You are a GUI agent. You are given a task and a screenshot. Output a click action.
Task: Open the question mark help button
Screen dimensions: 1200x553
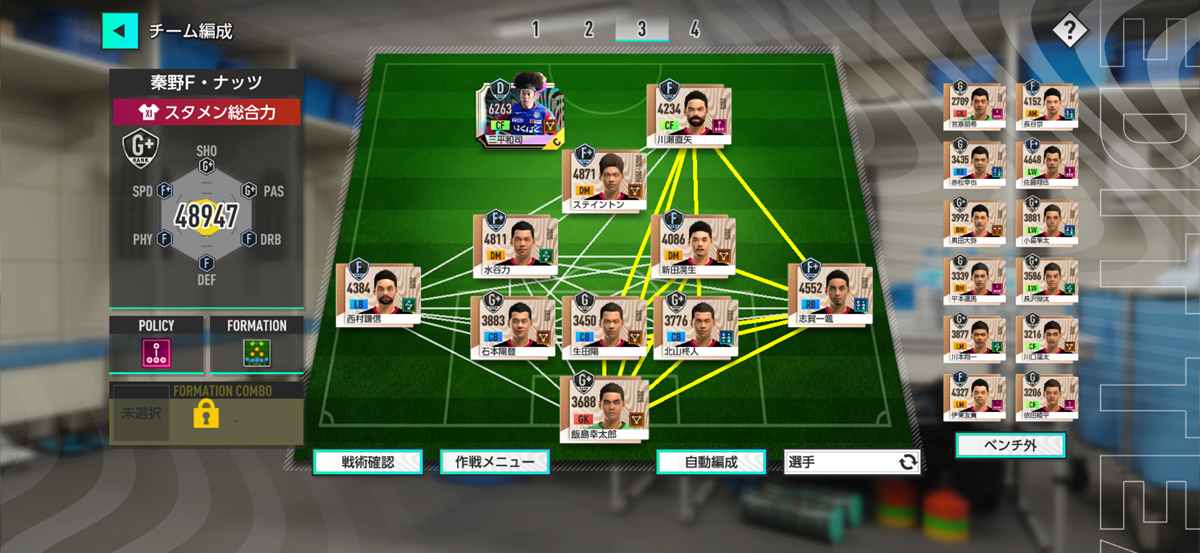1069,30
